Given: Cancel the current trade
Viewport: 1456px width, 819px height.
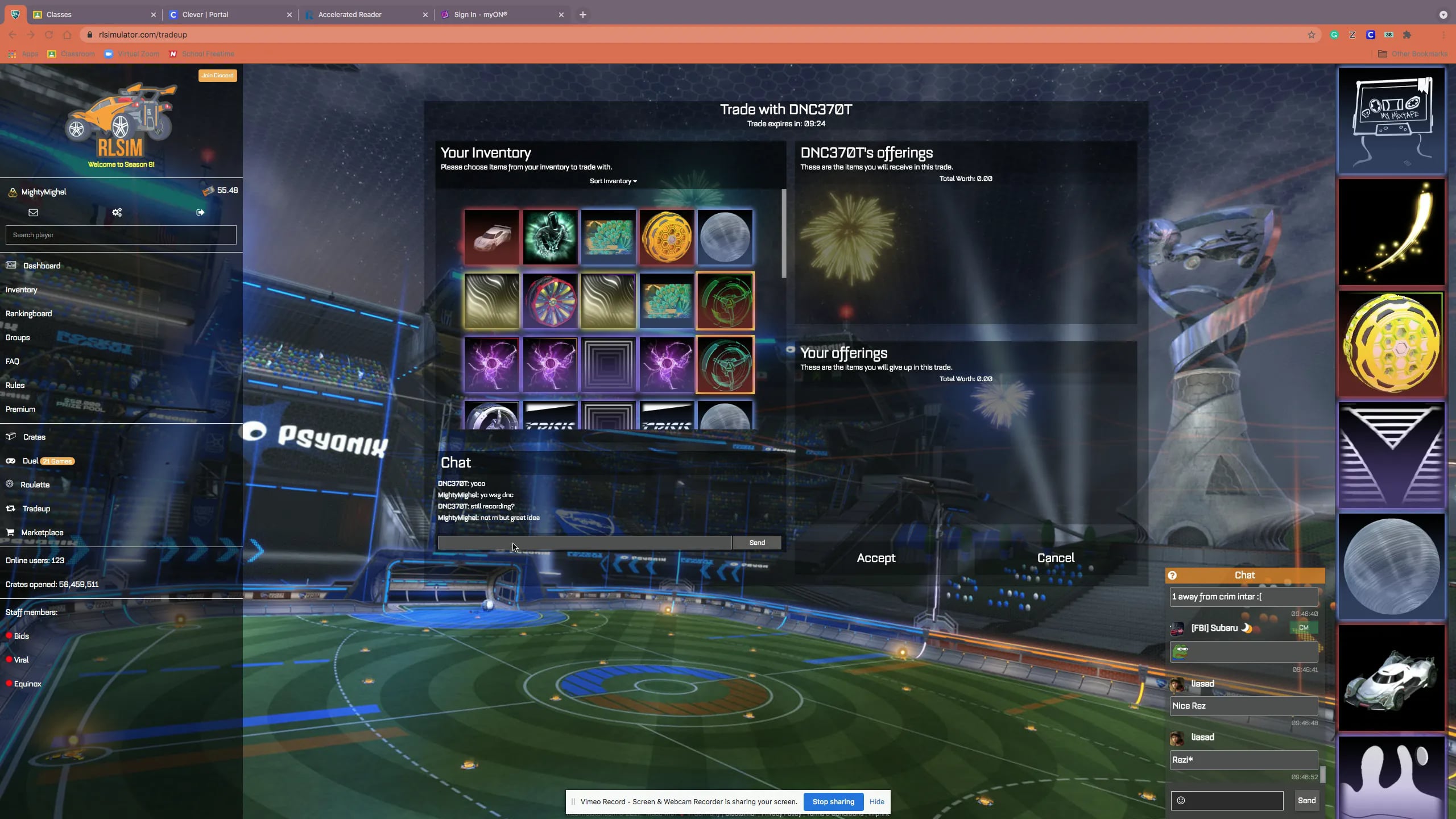Looking at the screenshot, I should [1056, 558].
